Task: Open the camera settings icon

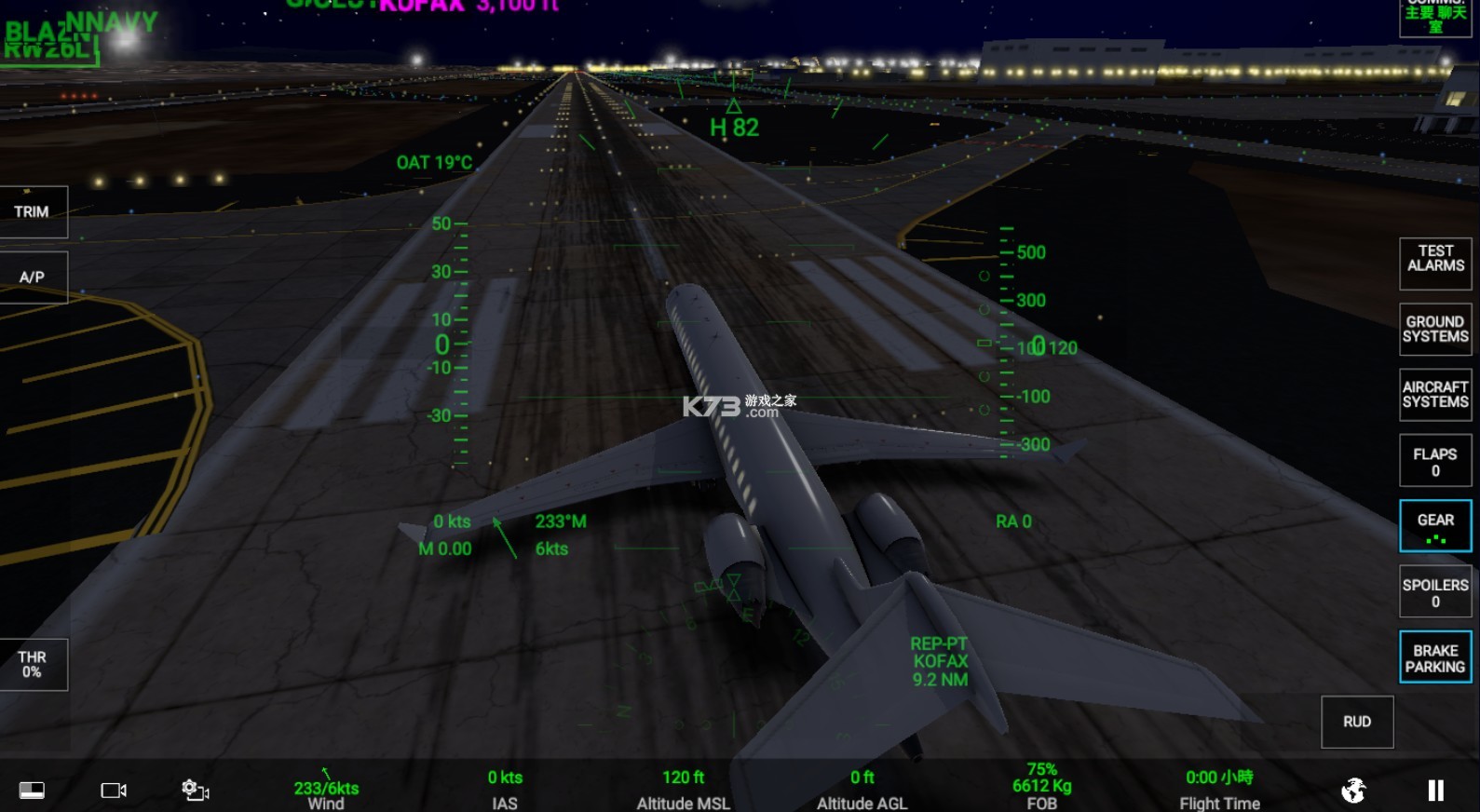Action: tap(194, 789)
